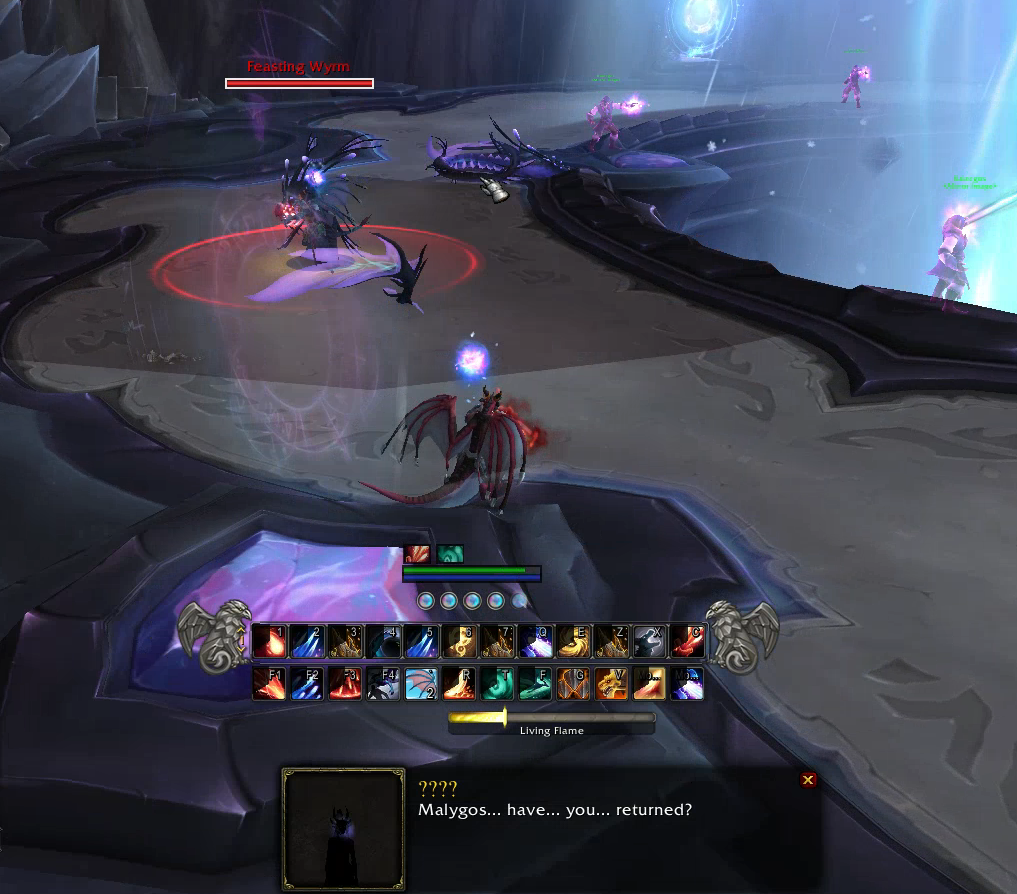Activate the teal swirl ability on T
Screen dimensions: 1017x894
tap(497, 684)
